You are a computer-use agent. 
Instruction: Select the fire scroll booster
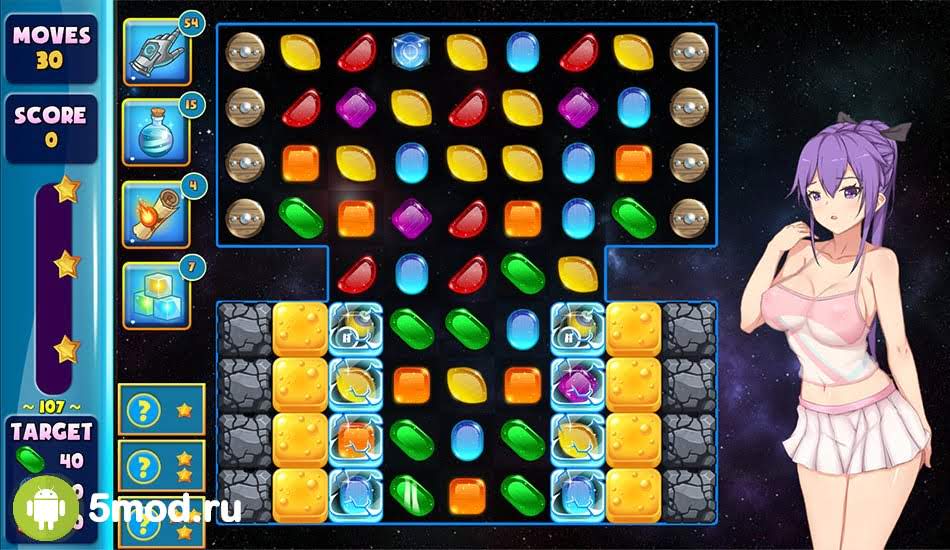[x=156, y=213]
